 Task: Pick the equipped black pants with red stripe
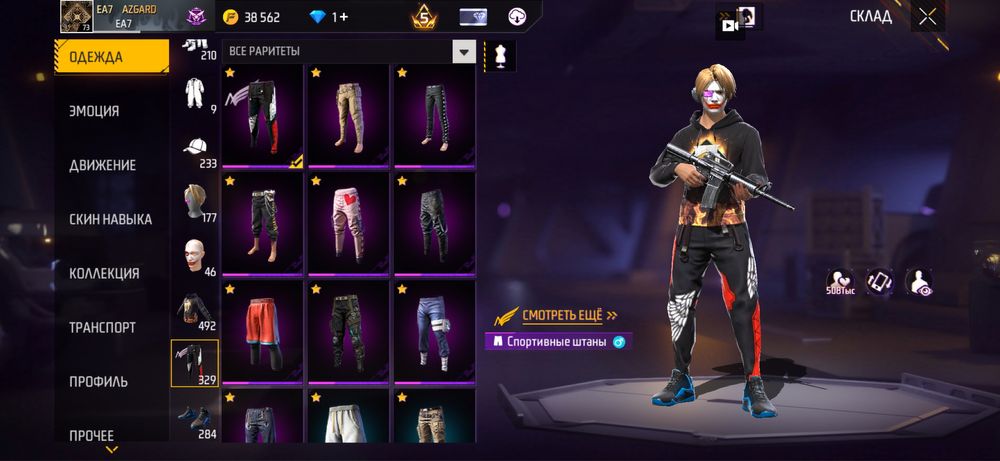coord(262,117)
